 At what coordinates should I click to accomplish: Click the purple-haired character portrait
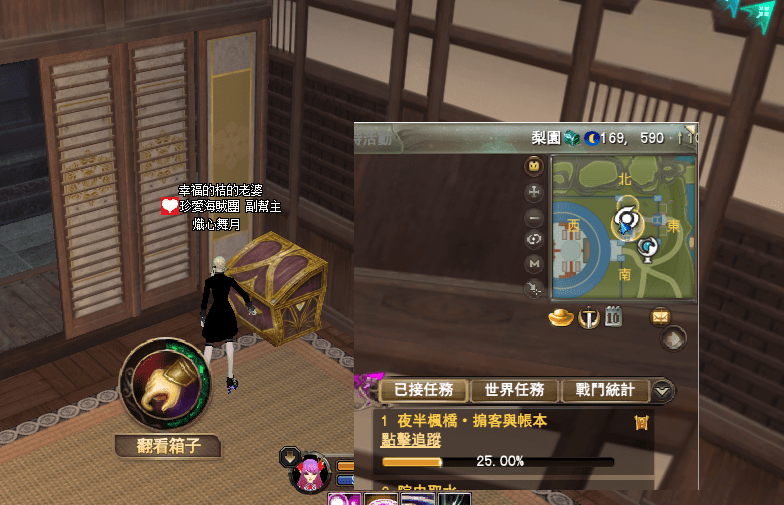[x=310, y=472]
